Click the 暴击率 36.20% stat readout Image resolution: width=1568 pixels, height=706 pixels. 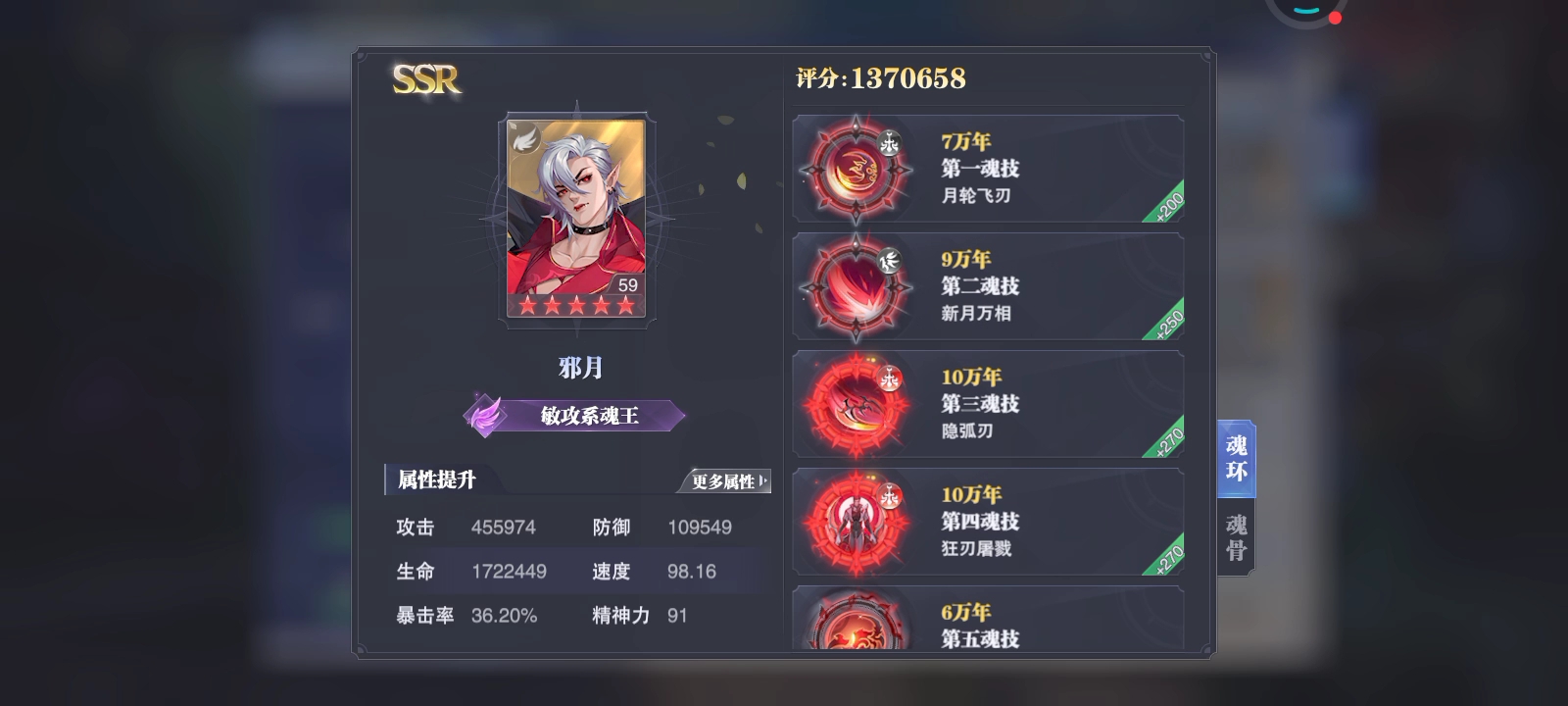464,615
